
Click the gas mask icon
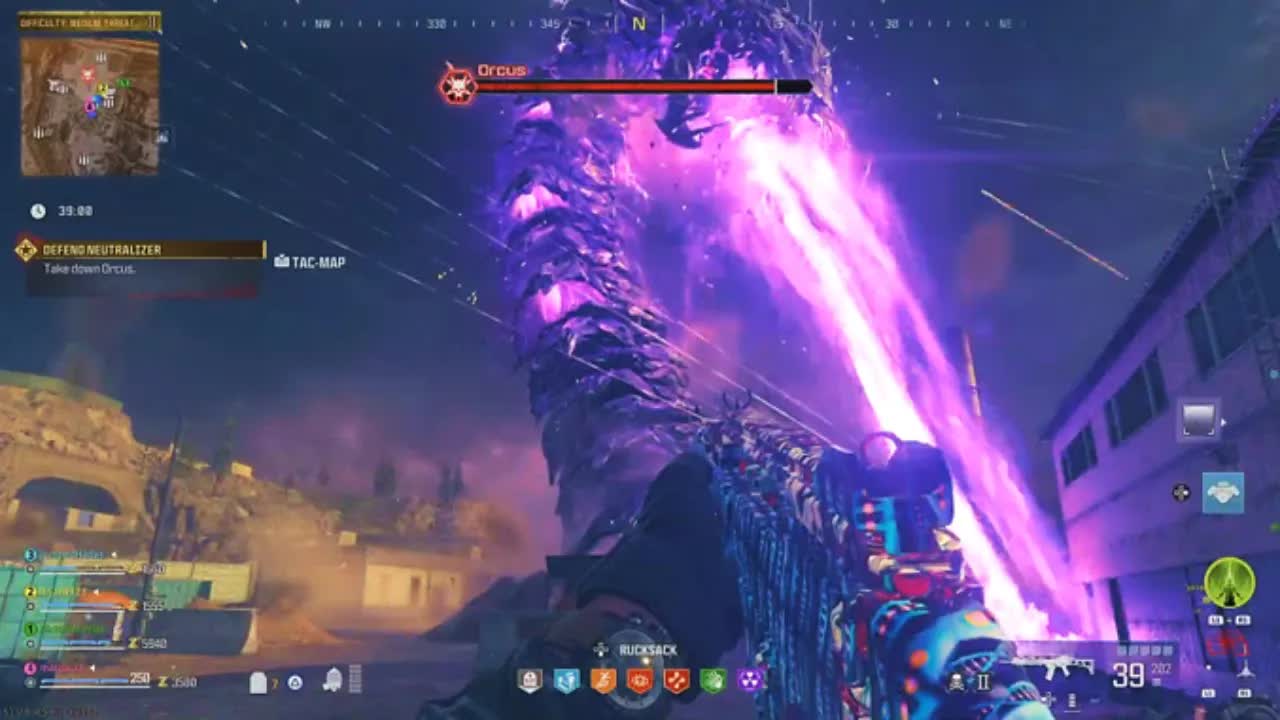tap(333, 681)
